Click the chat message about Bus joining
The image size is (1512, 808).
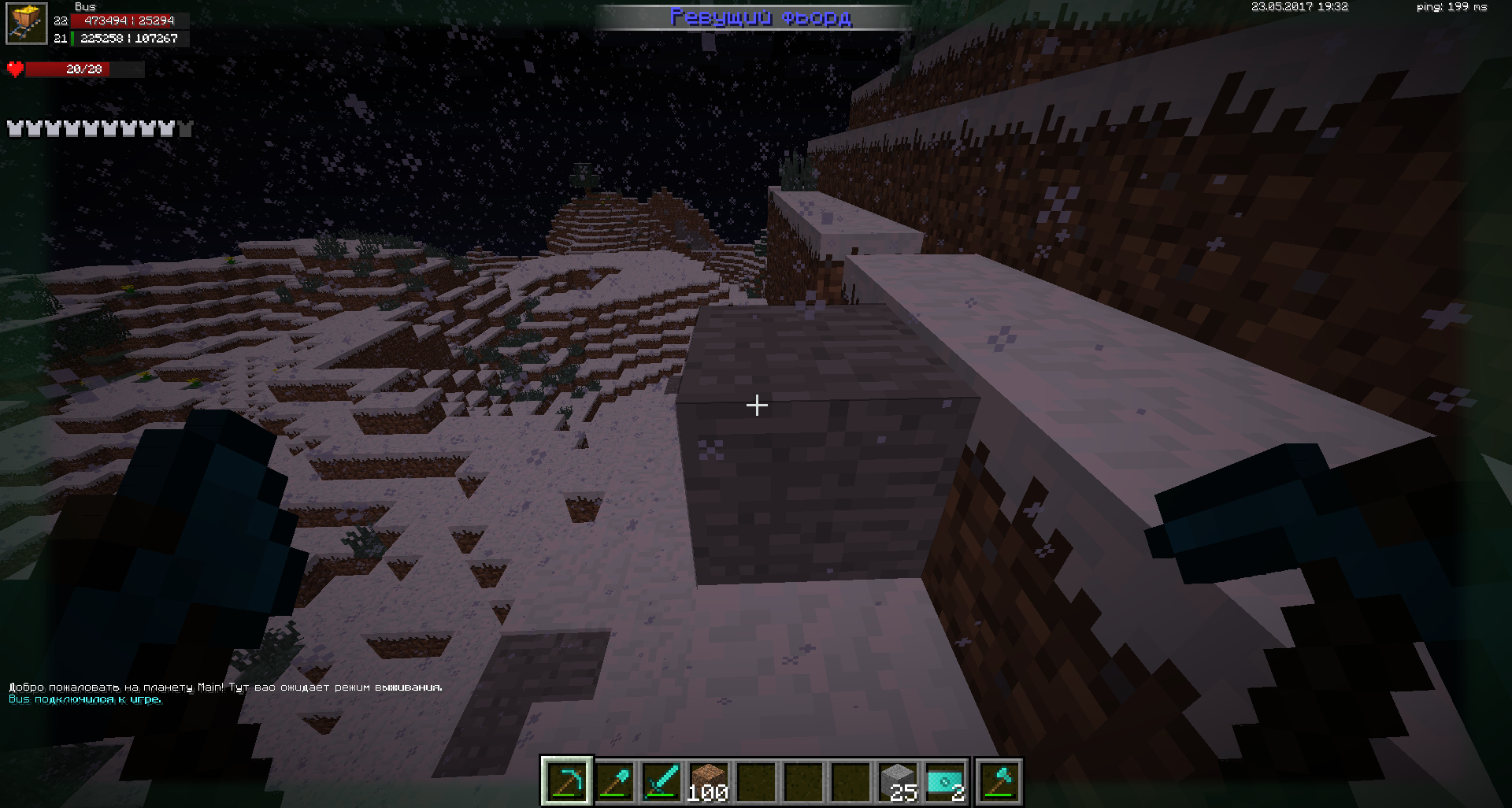point(85,699)
